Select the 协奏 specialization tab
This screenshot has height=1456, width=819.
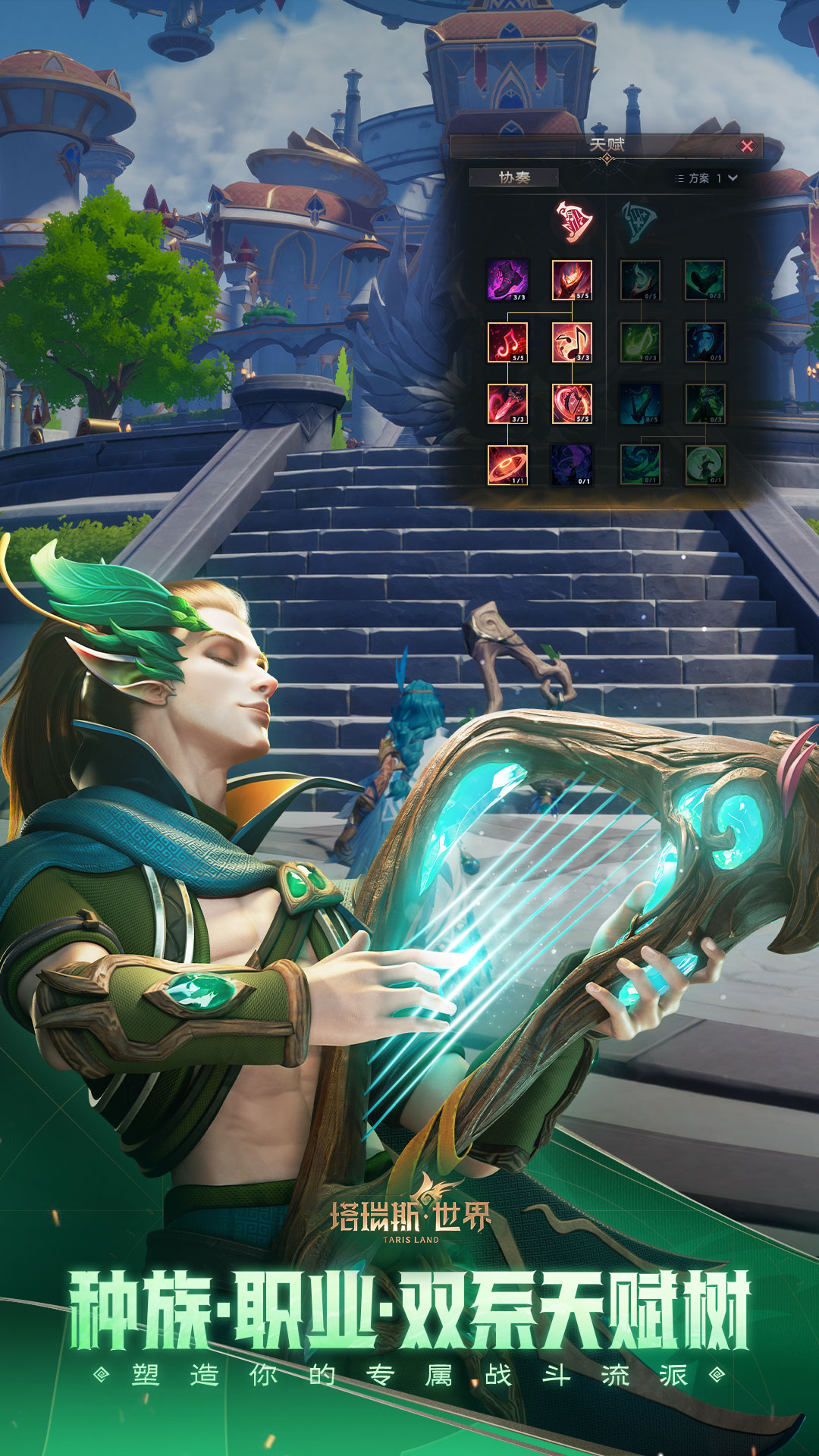[x=514, y=177]
